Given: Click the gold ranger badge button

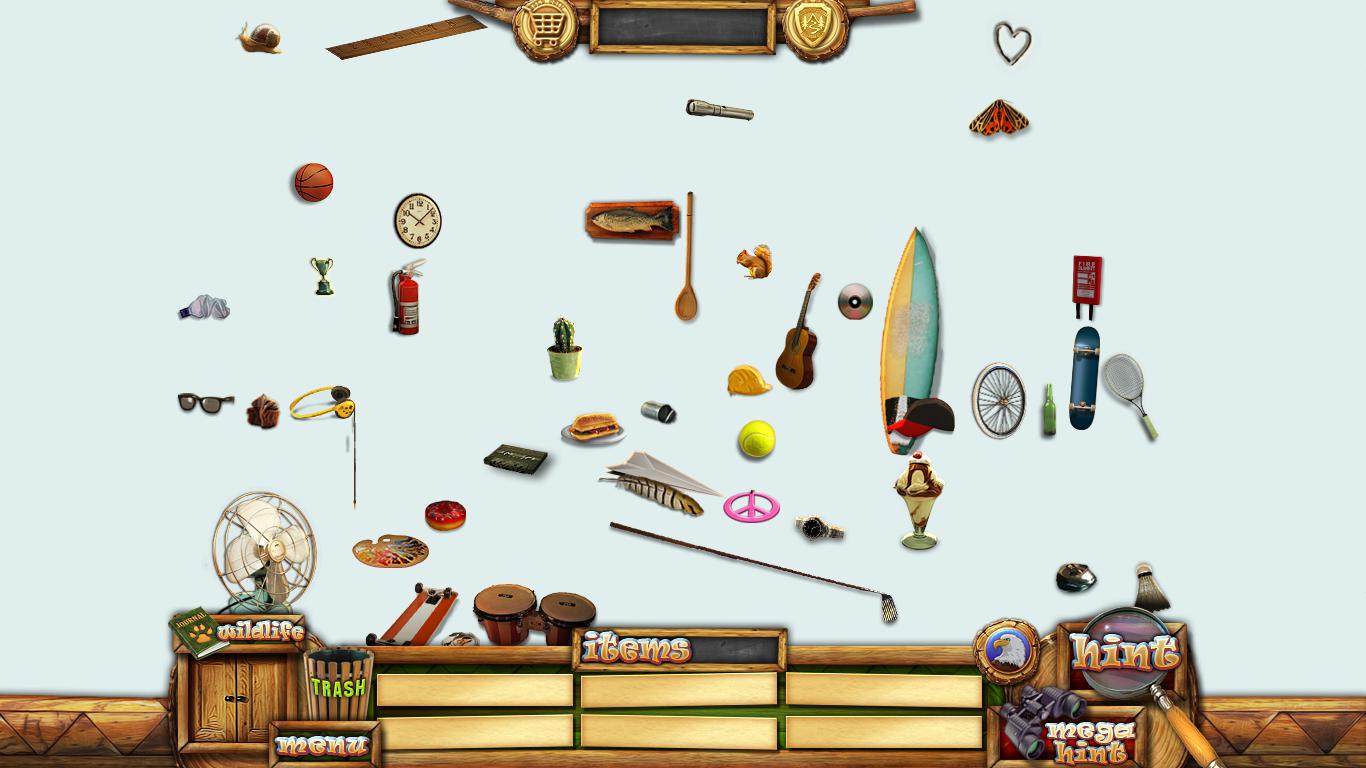Looking at the screenshot, I should tap(815, 29).
